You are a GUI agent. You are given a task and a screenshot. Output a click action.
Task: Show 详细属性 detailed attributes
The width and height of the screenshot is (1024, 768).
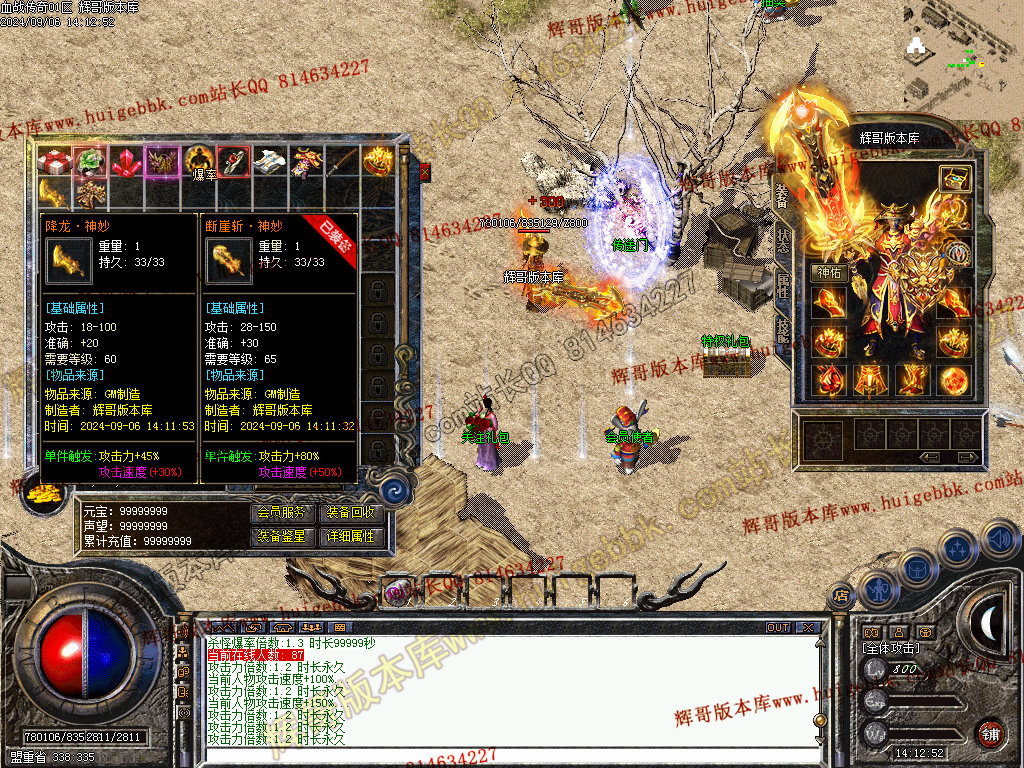click(350, 536)
